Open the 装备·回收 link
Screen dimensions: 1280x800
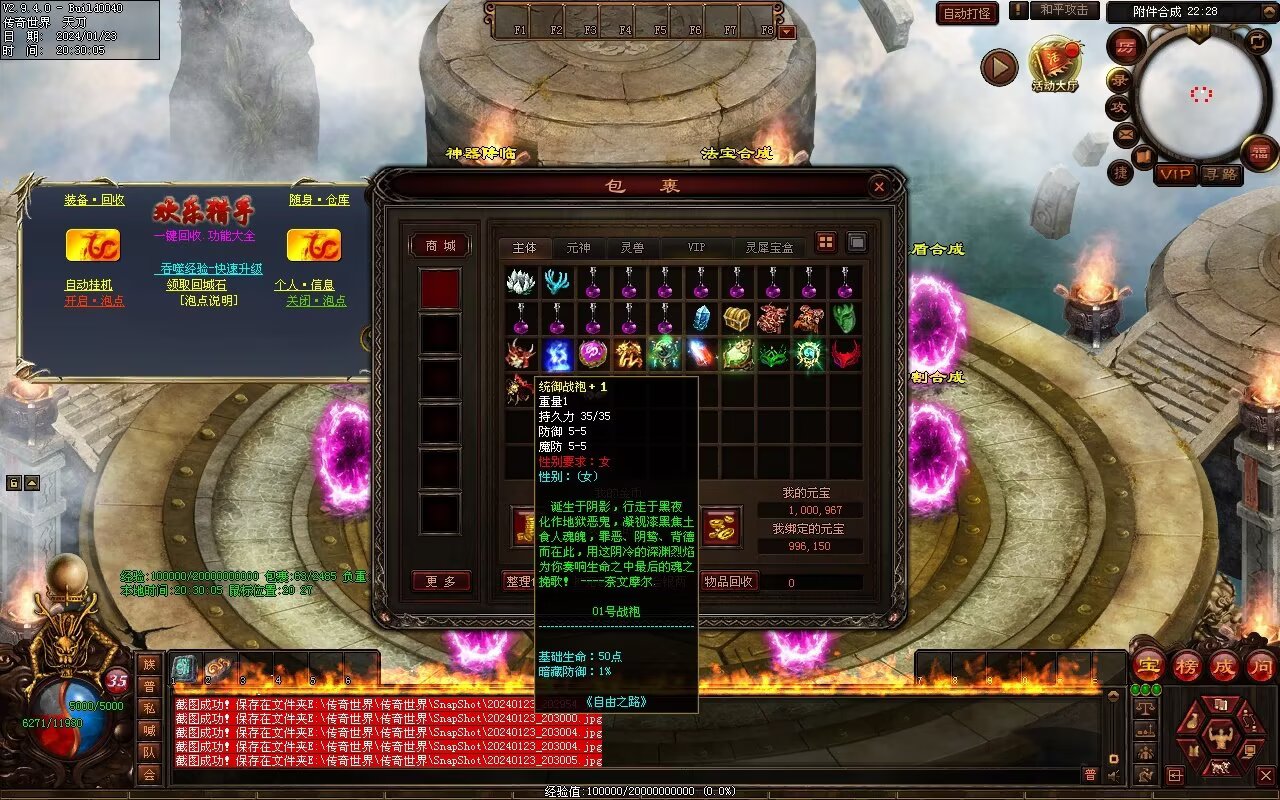(x=94, y=200)
